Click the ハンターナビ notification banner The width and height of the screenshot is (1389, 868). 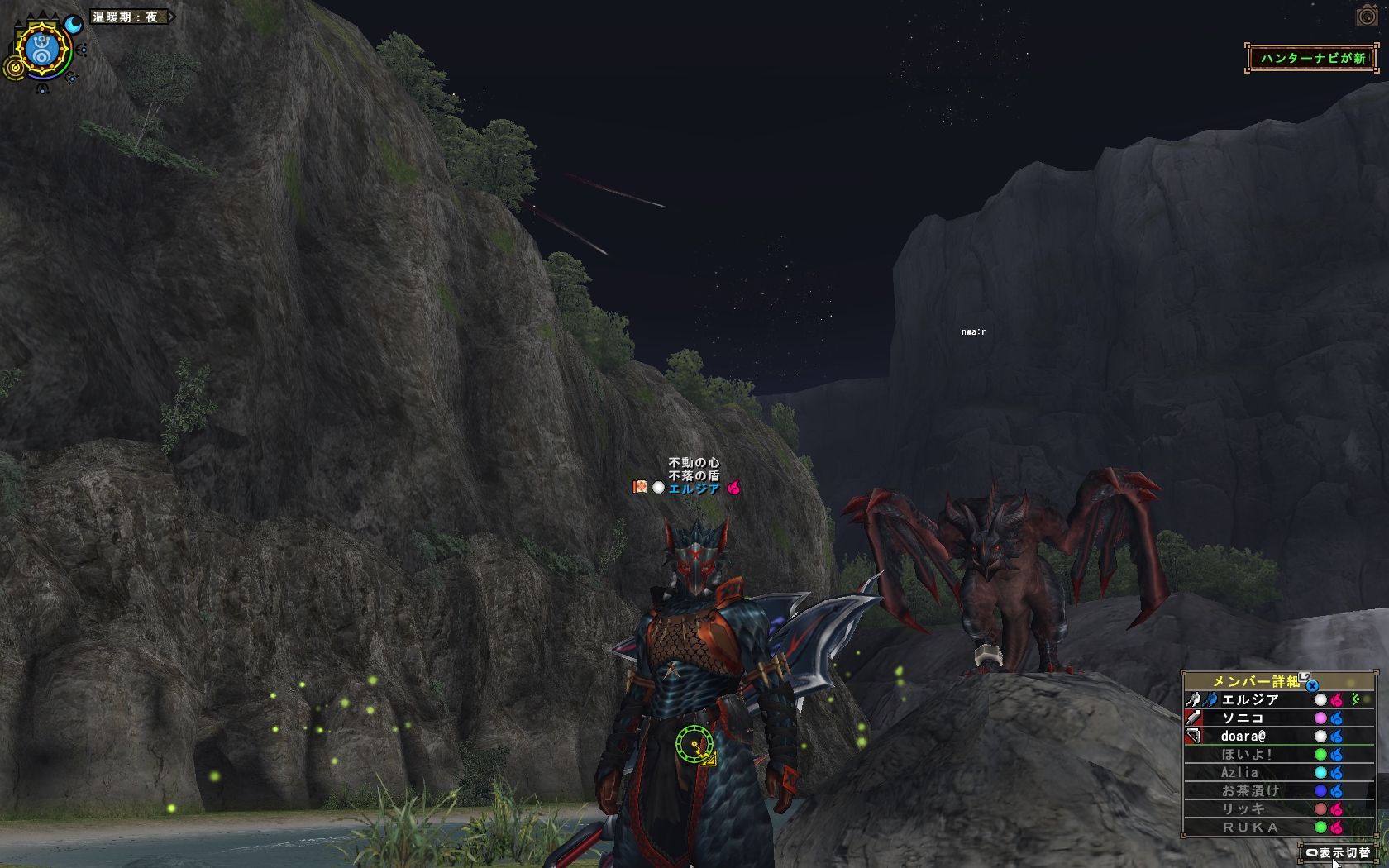(x=1312, y=58)
